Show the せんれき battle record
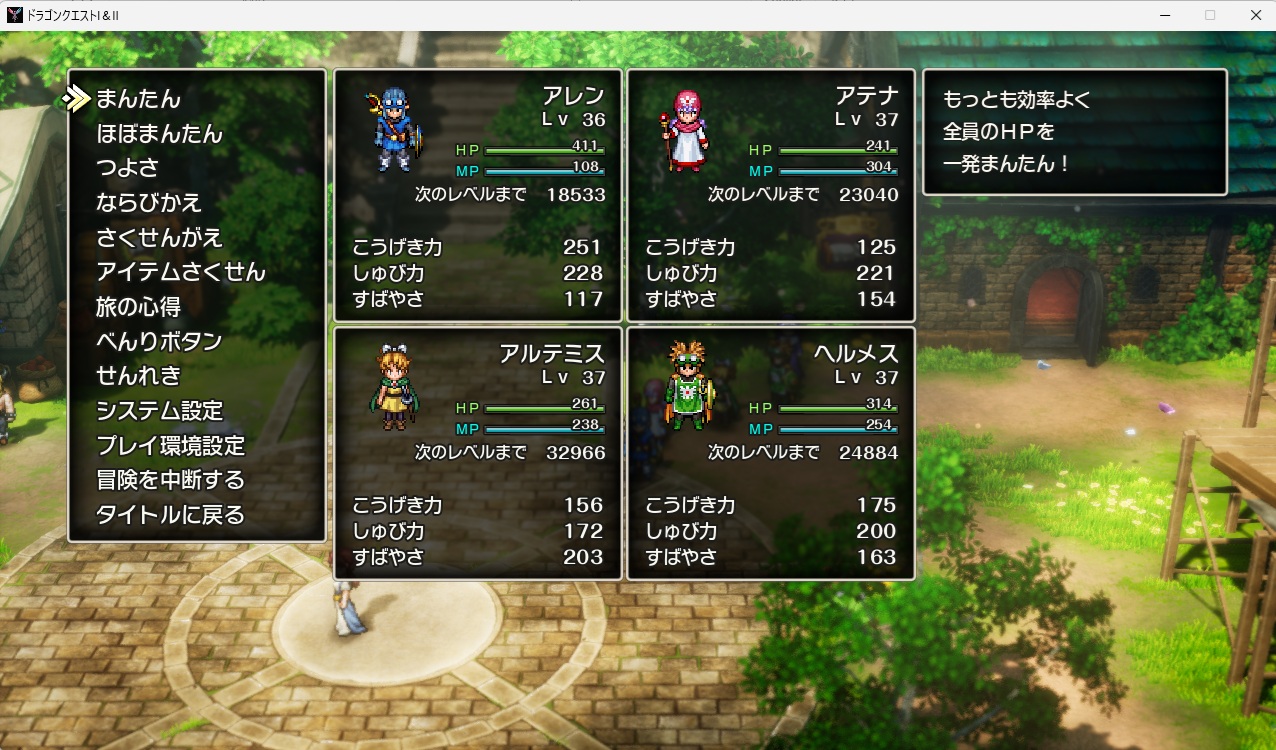1276x750 pixels. (138, 376)
